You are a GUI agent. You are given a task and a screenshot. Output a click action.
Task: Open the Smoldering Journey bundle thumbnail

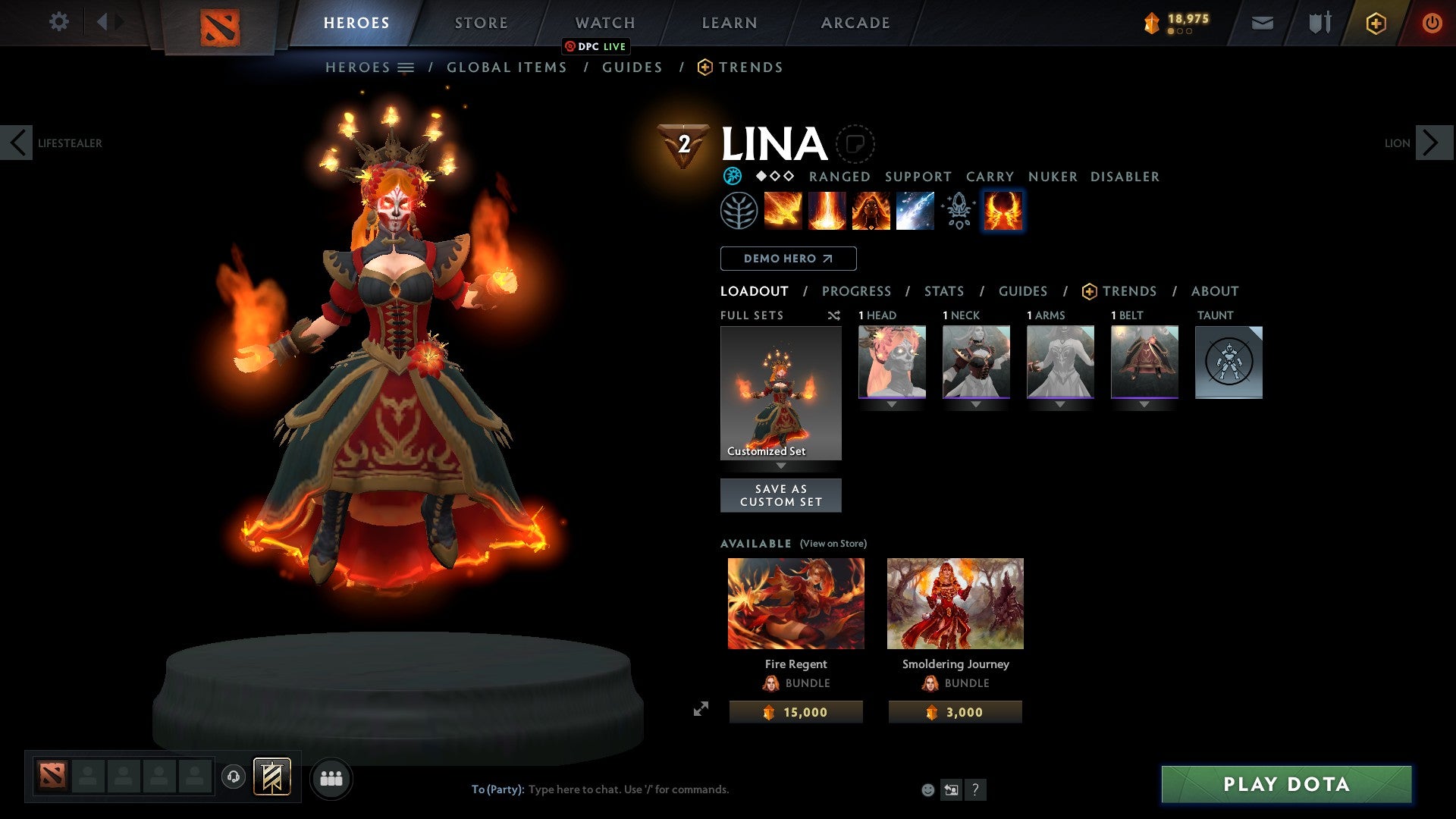coord(955,603)
